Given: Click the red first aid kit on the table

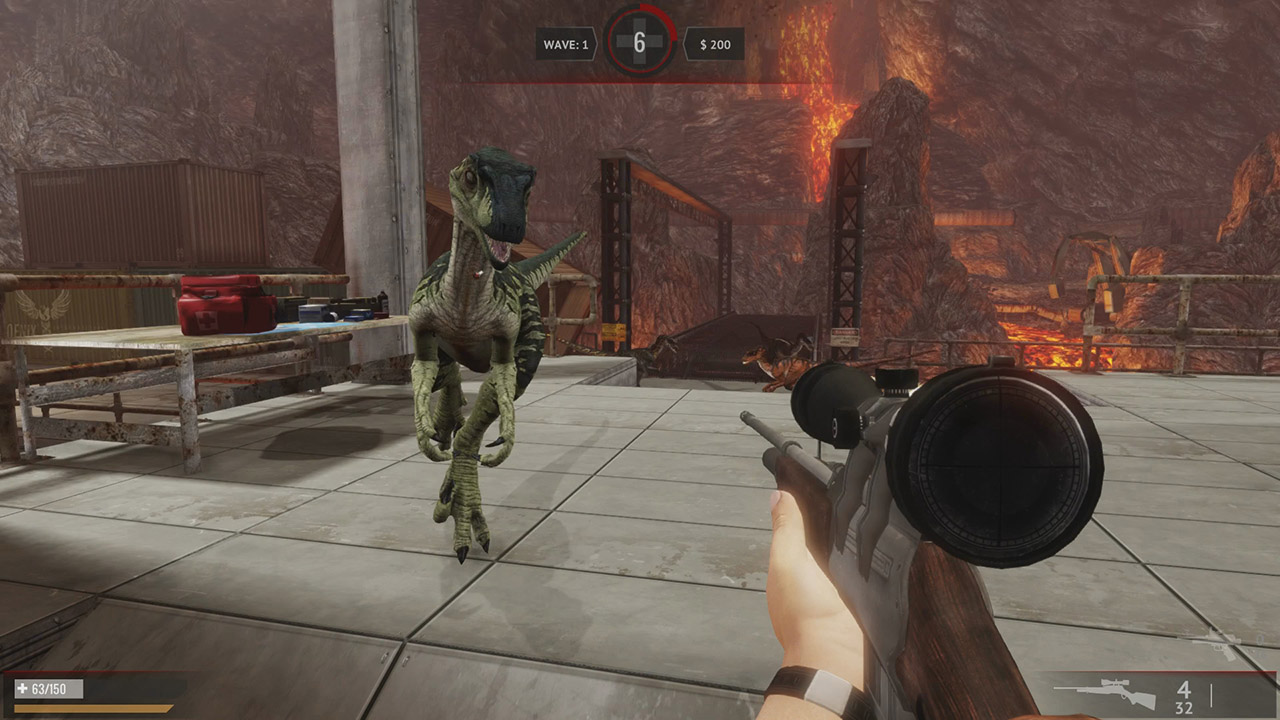Looking at the screenshot, I should click(x=228, y=303).
